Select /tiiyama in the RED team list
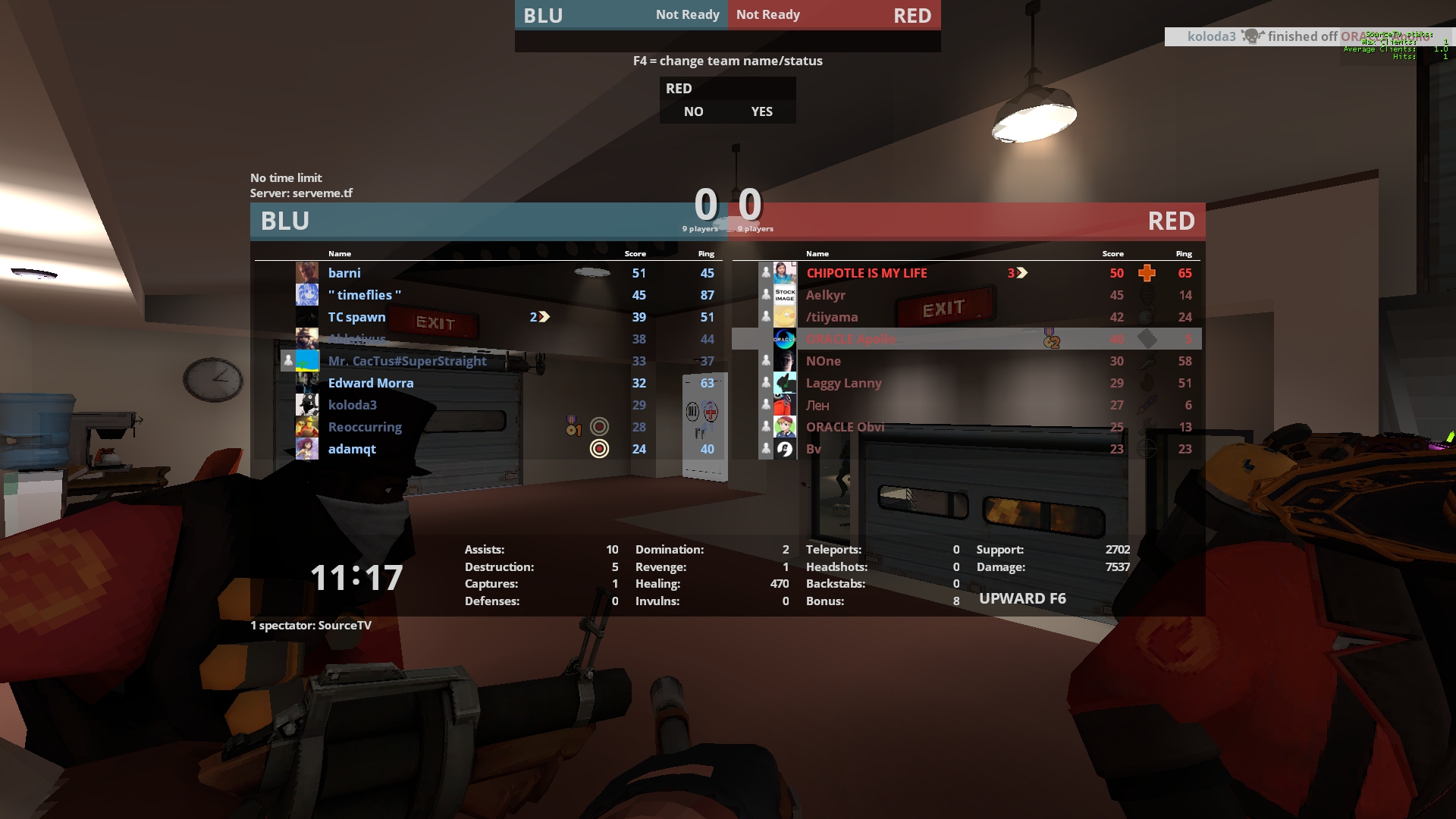This screenshot has width=1456, height=819. pos(832,317)
